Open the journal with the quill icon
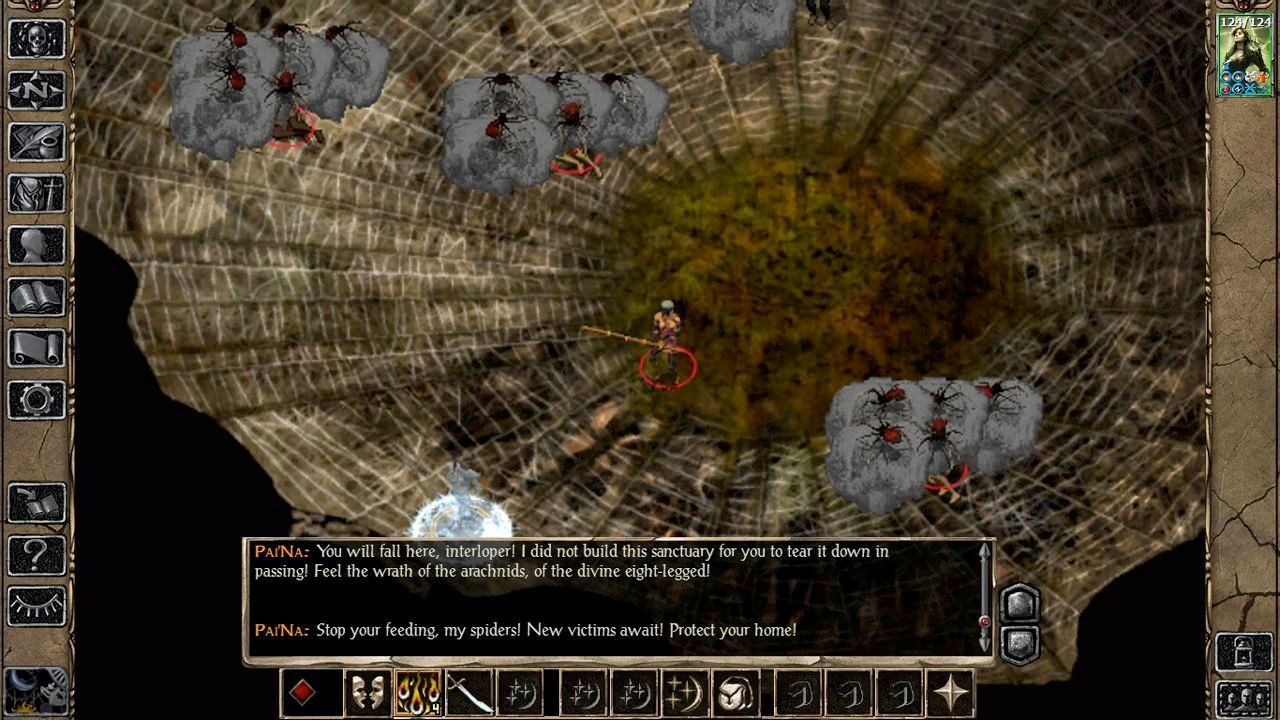Image resolution: width=1280 pixels, height=720 pixels. pos(37,143)
